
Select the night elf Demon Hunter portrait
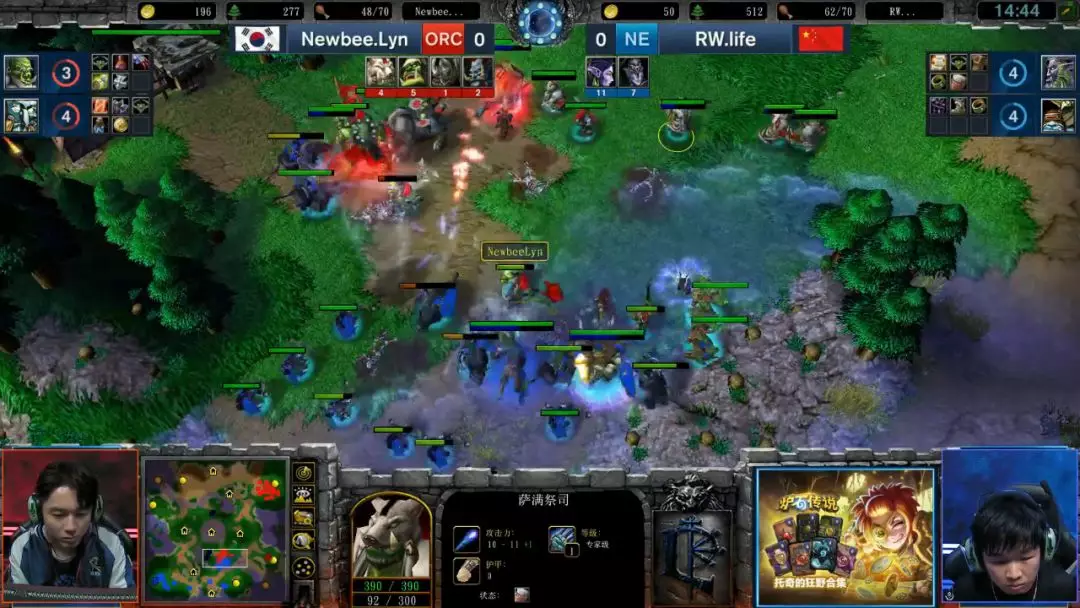pos(1058,72)
